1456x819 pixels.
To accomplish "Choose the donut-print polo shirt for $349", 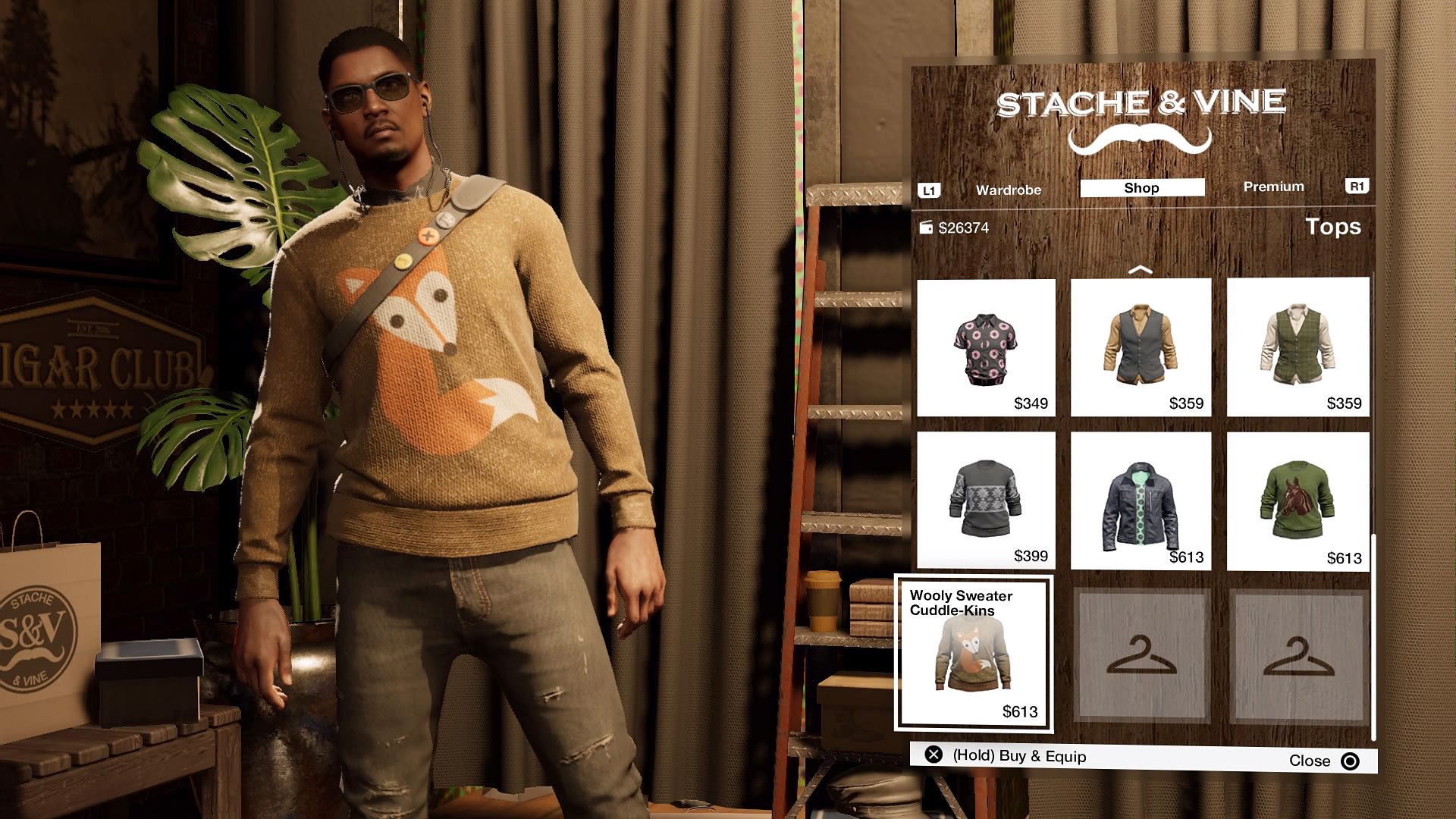I will coord(986,347).
